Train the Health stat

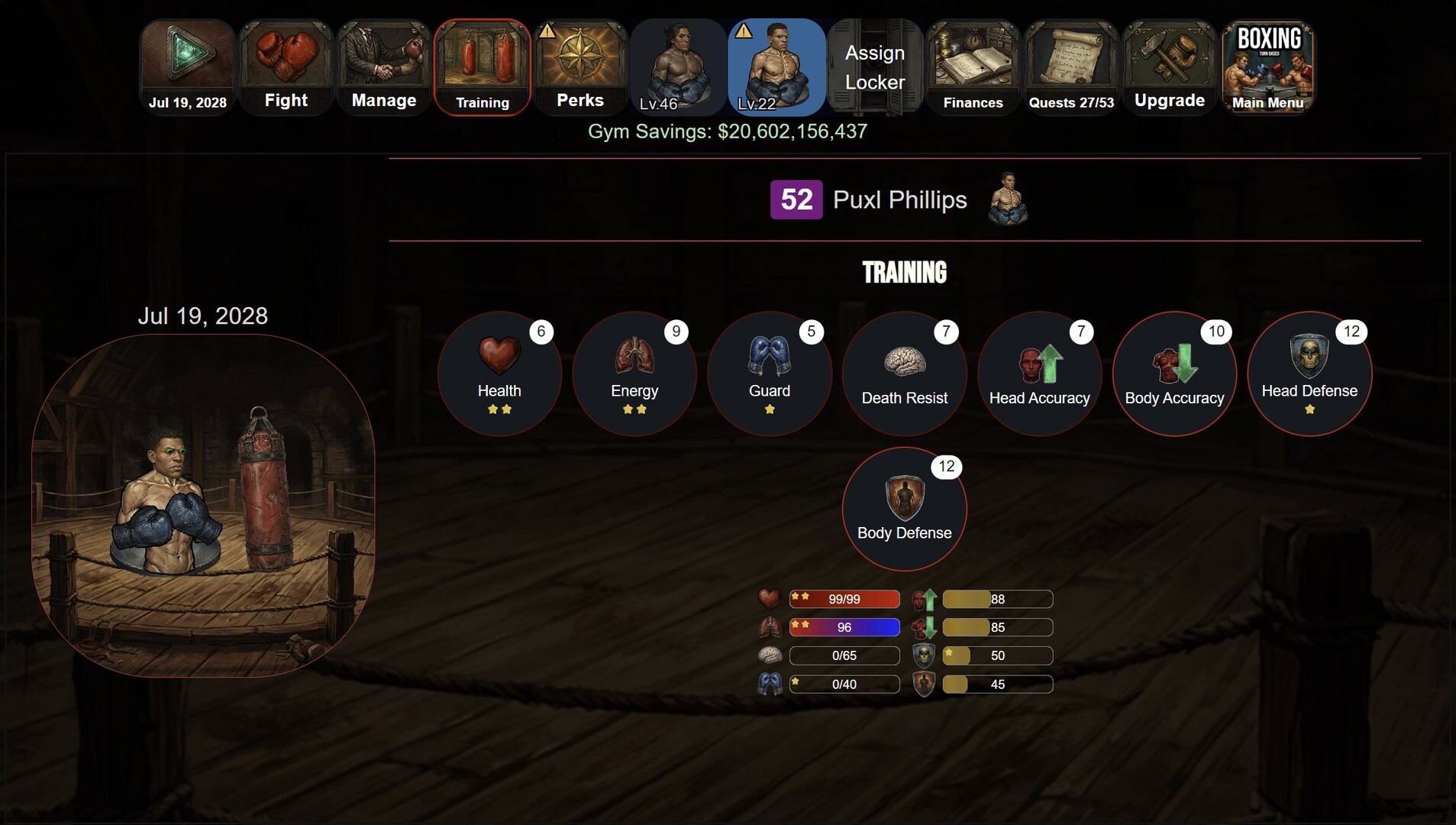pyautogui.click(x=499, y=374)
